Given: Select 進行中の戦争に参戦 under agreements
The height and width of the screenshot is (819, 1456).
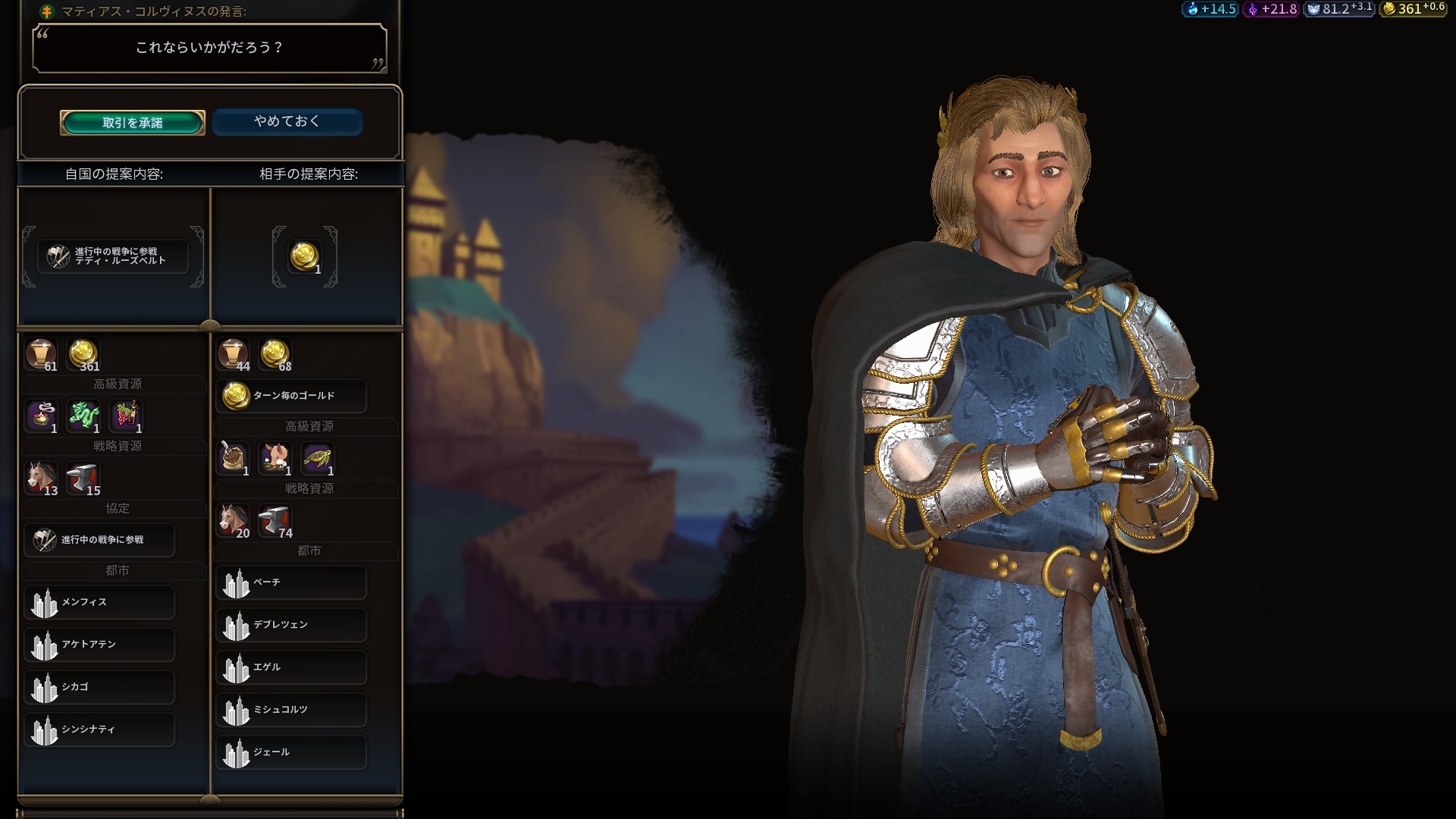Looking at the screenshot, I should (x=99, y=540).
